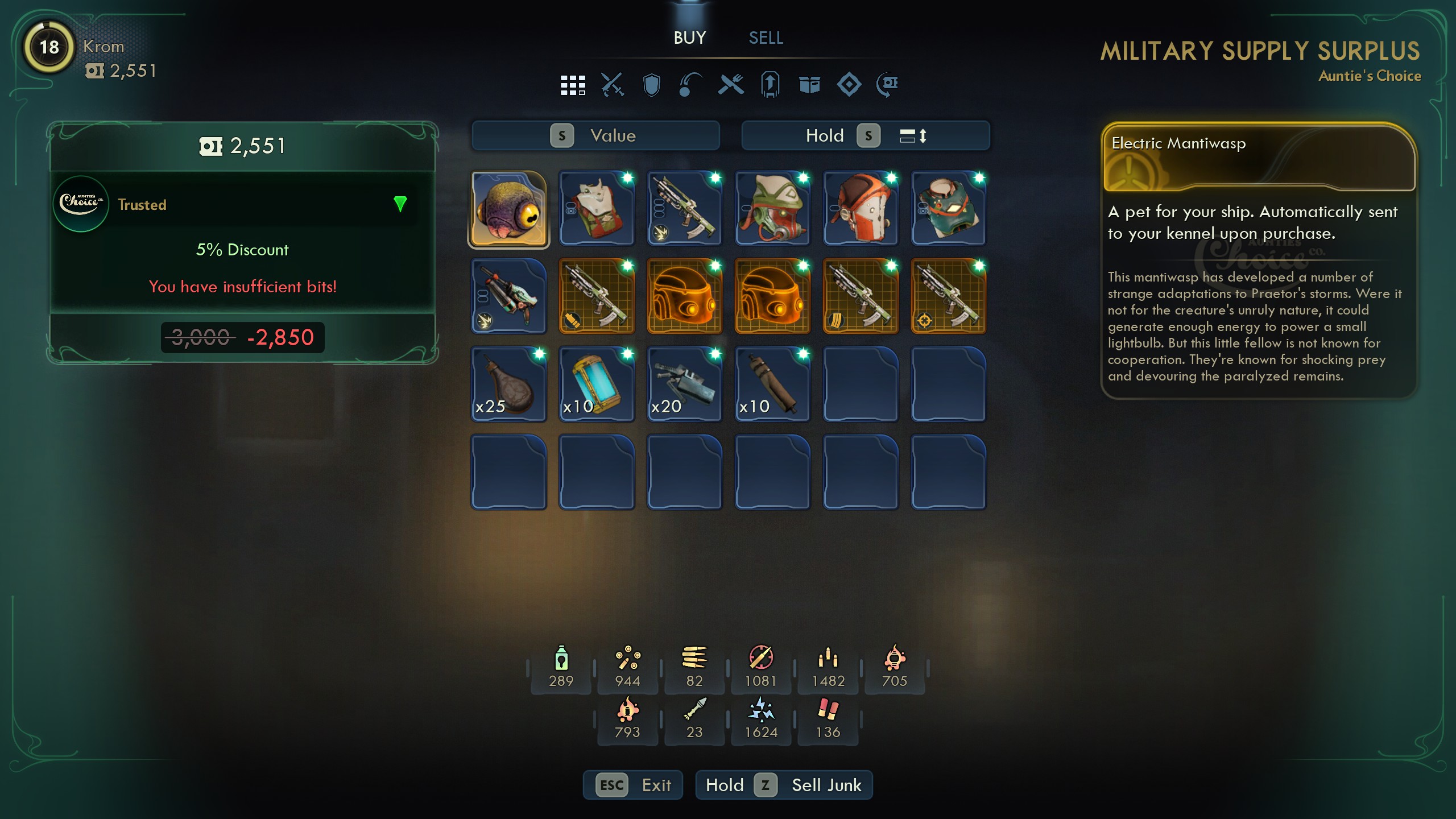Viewport: 1456px width, 819px height.
Task: Choose the leather flask stack x25
Action: point(508,384)
